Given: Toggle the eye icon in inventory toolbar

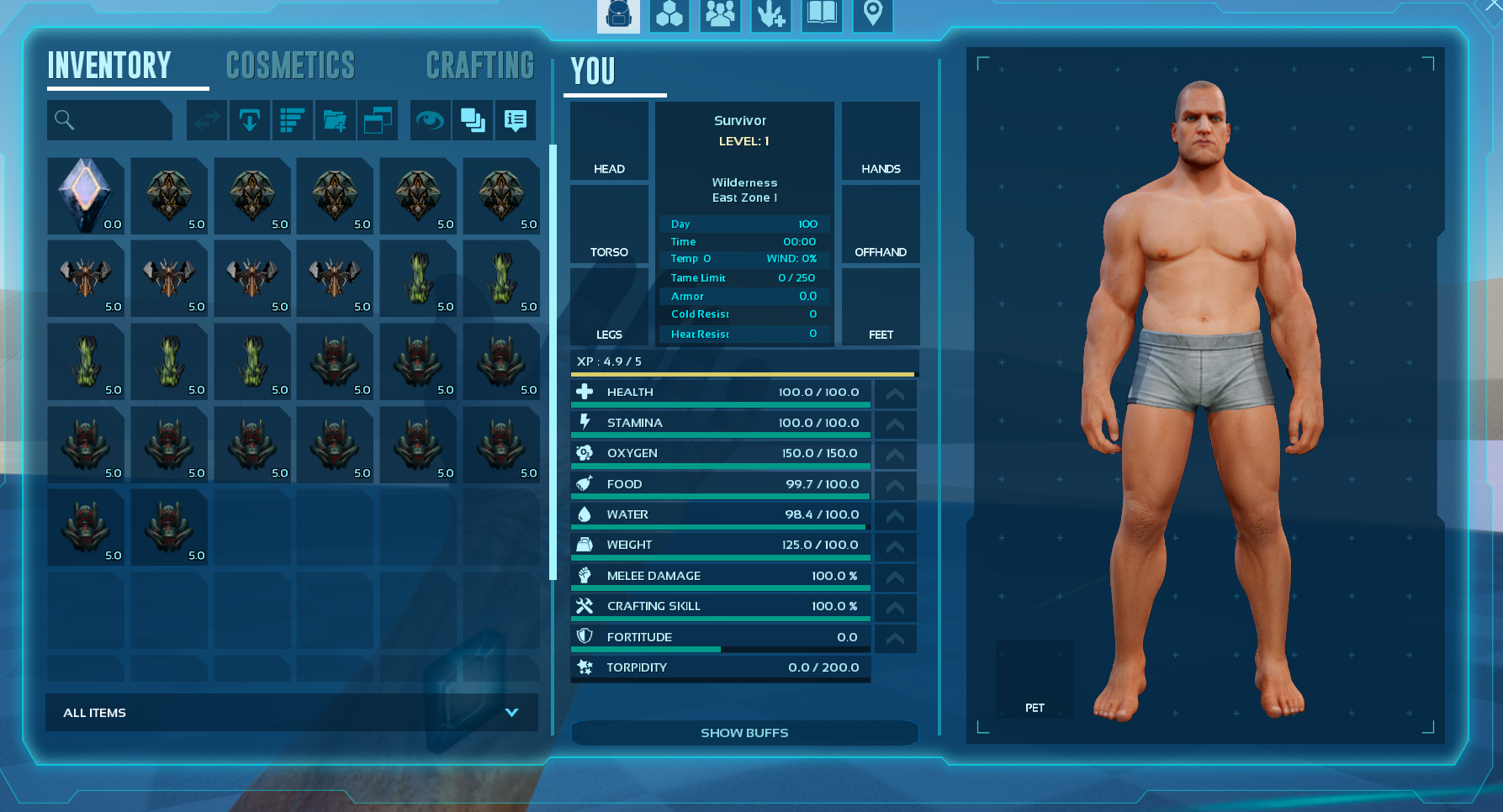Looking at the screenshot, I should point(430,120).
